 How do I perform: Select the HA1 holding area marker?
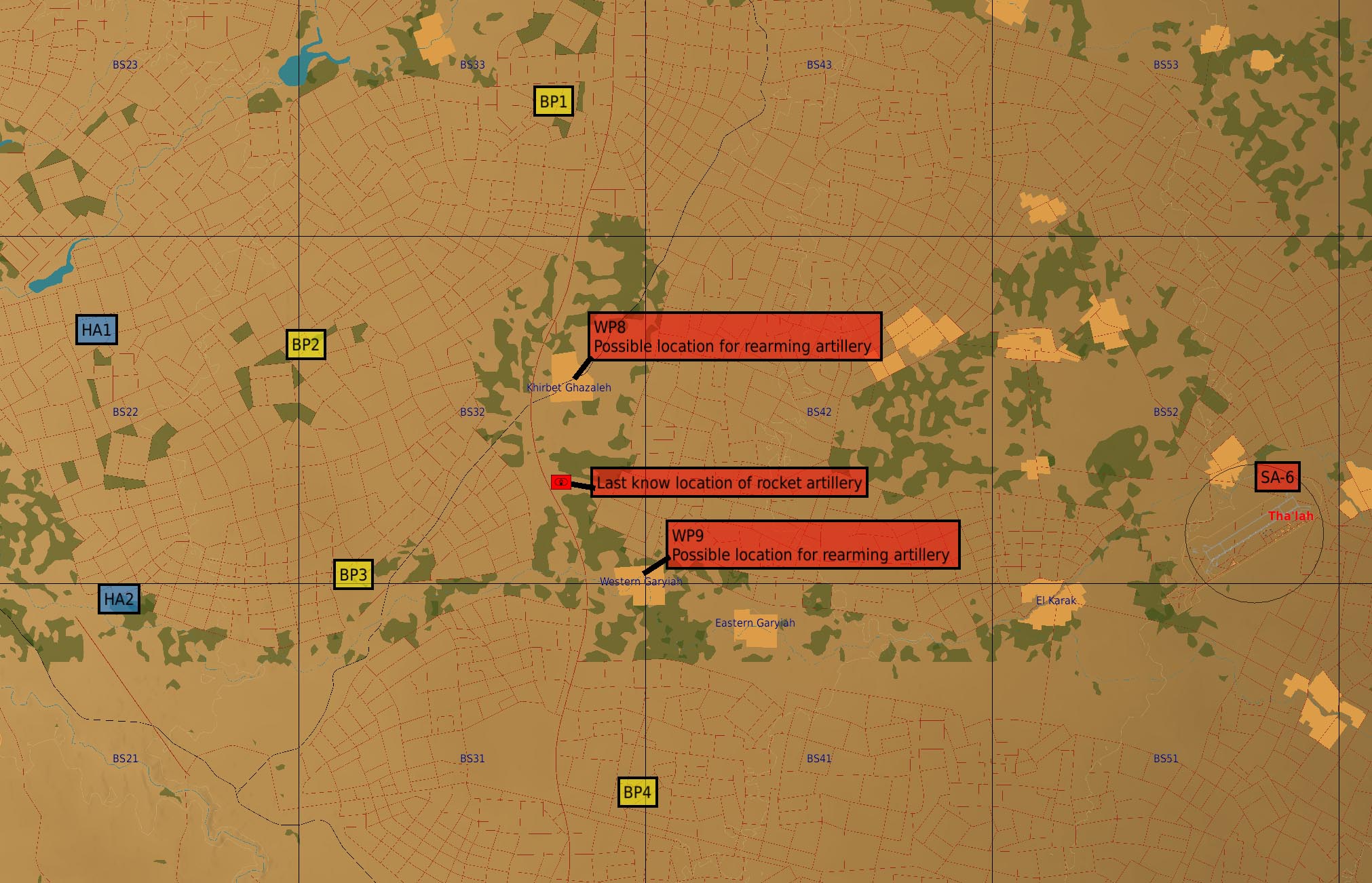pyautogui.click(x=96, y=330)
